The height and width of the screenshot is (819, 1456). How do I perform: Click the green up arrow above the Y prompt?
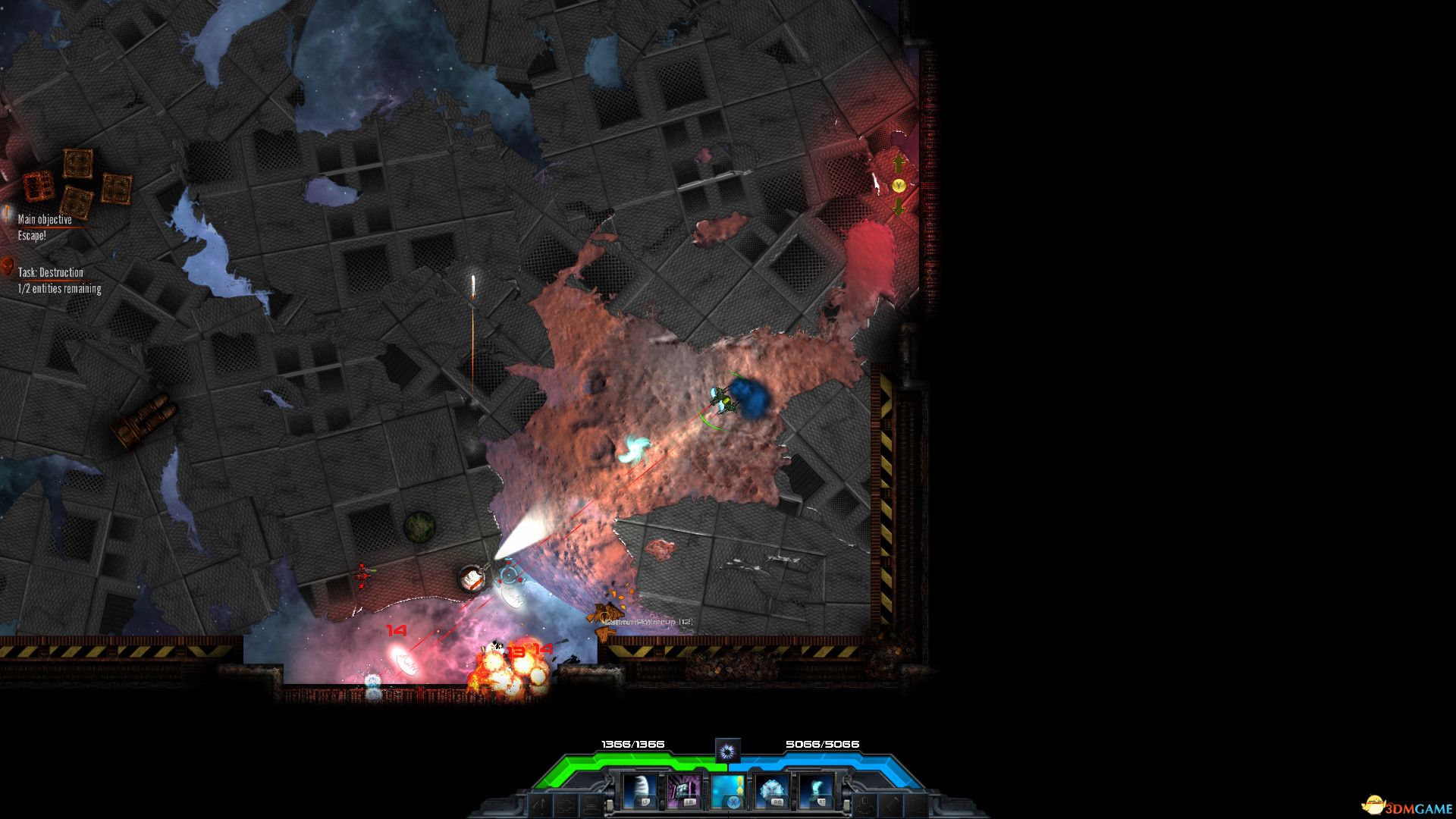[x=899, y=163]
